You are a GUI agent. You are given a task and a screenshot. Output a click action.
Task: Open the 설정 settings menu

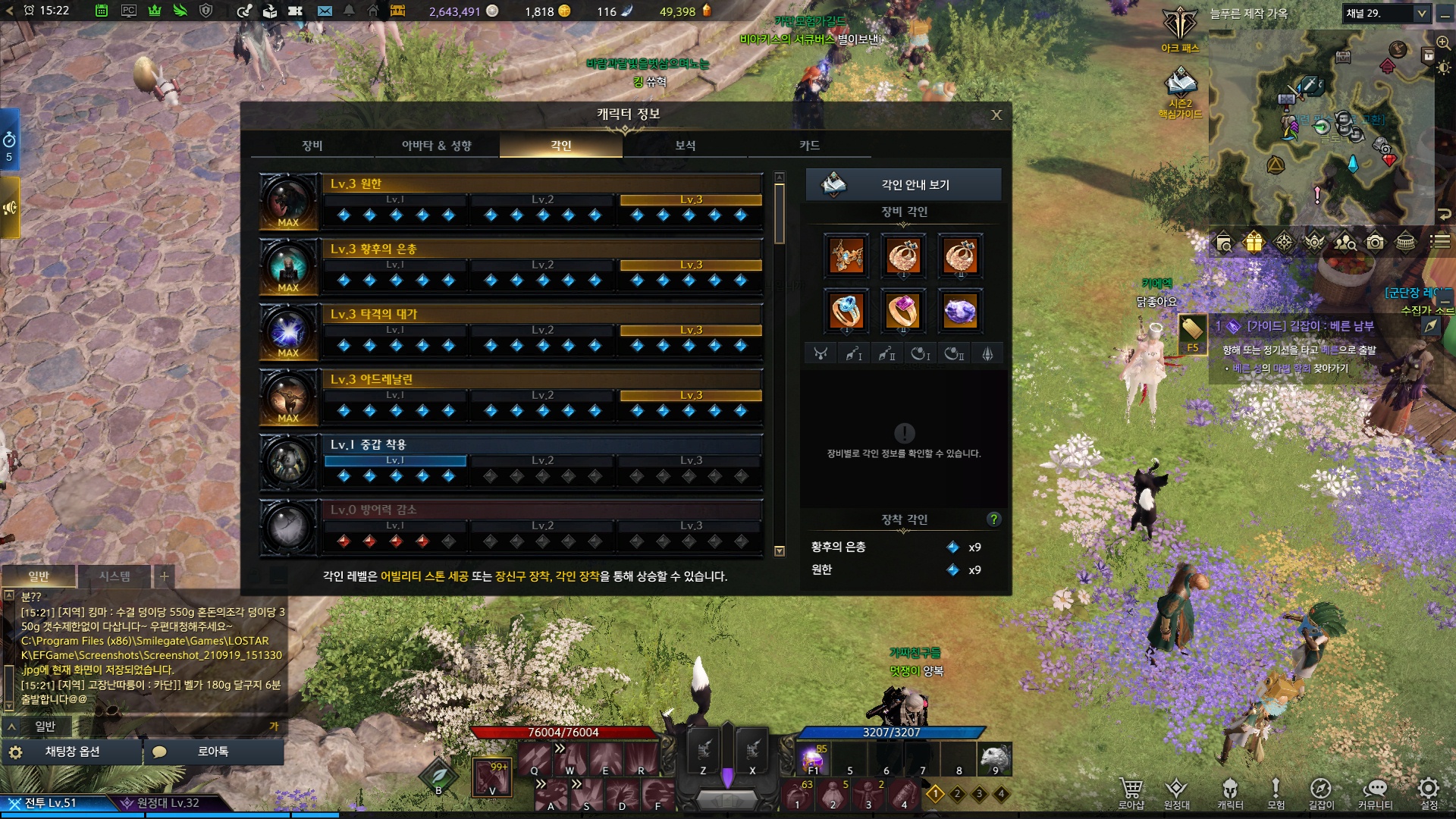point(1429,792)
